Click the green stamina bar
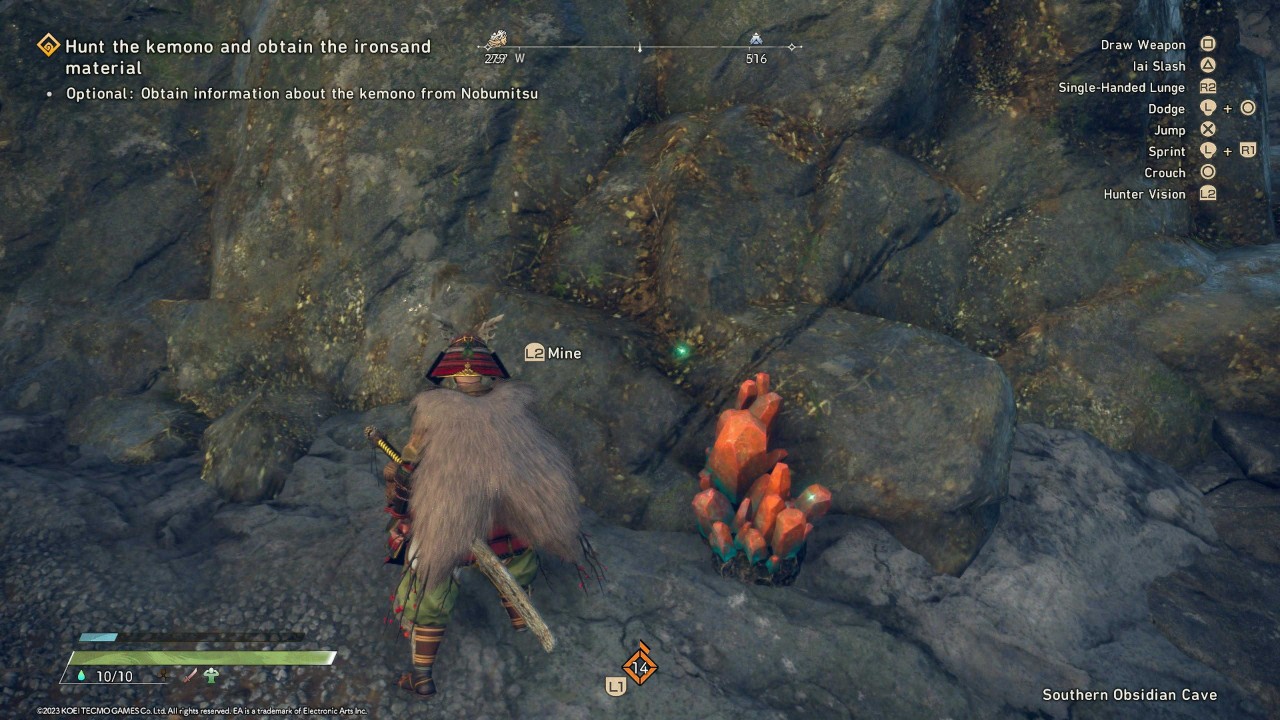This screenshot has width=1280, height=720. (200, 655)
